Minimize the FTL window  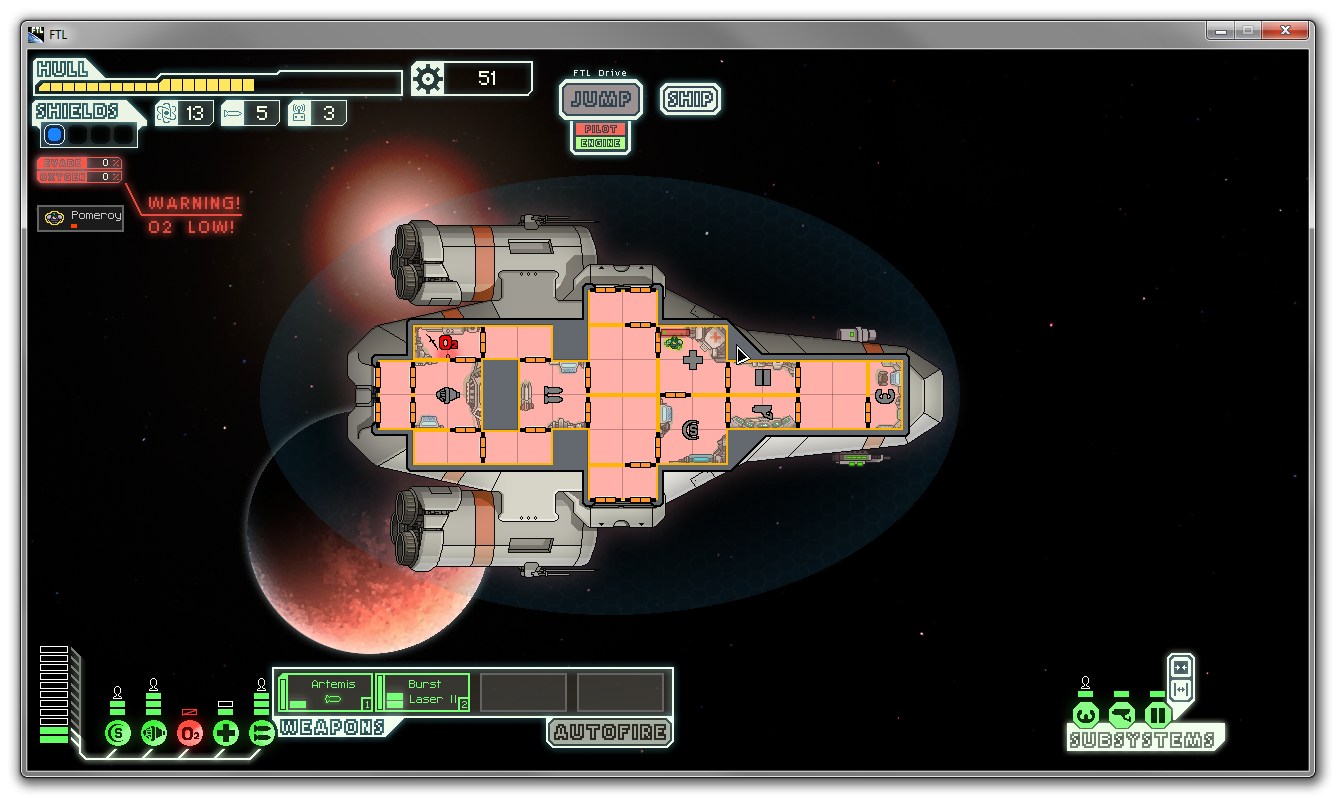point(1221,31)
